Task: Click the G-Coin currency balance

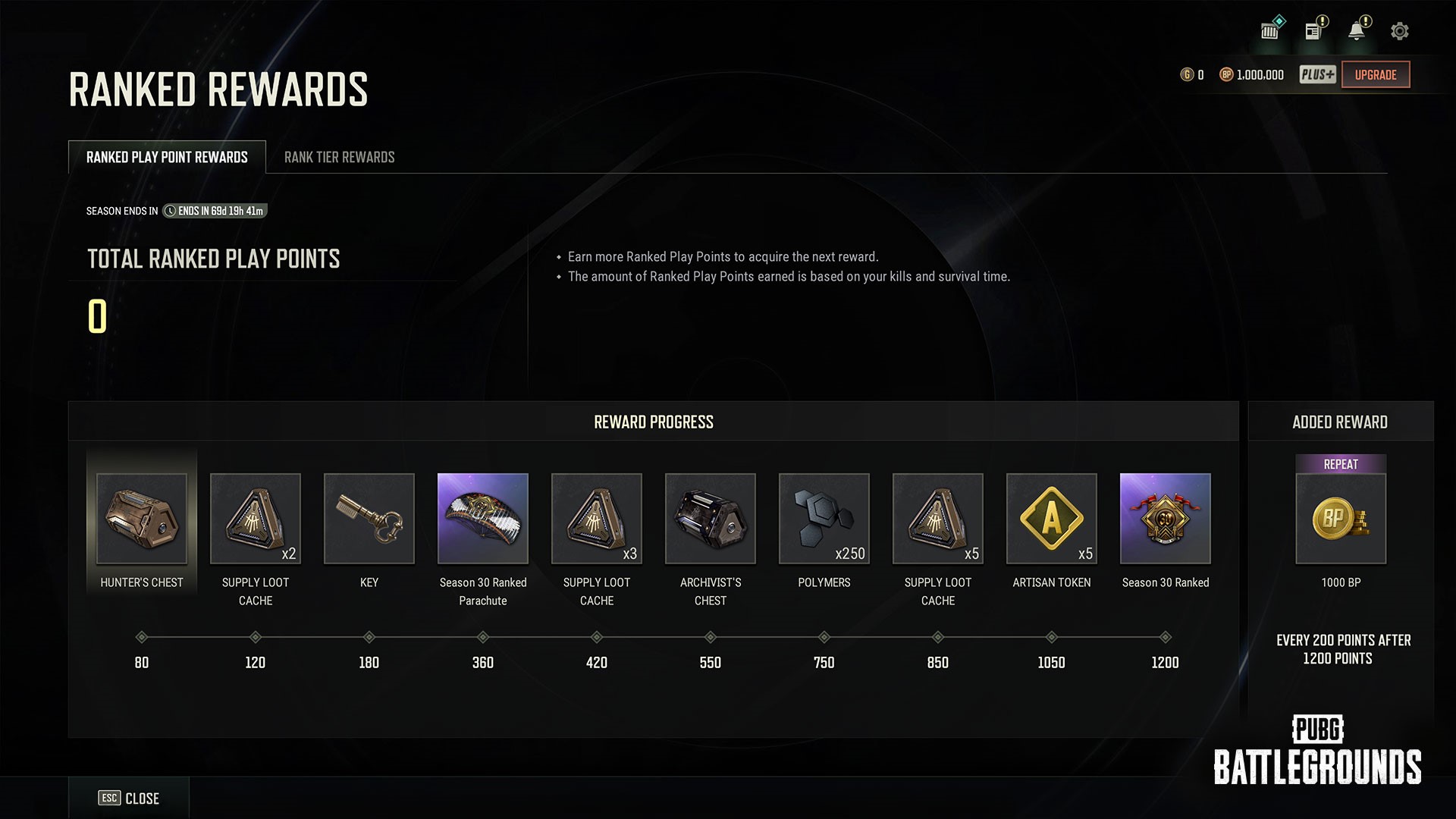Action: click(1192, 74)
